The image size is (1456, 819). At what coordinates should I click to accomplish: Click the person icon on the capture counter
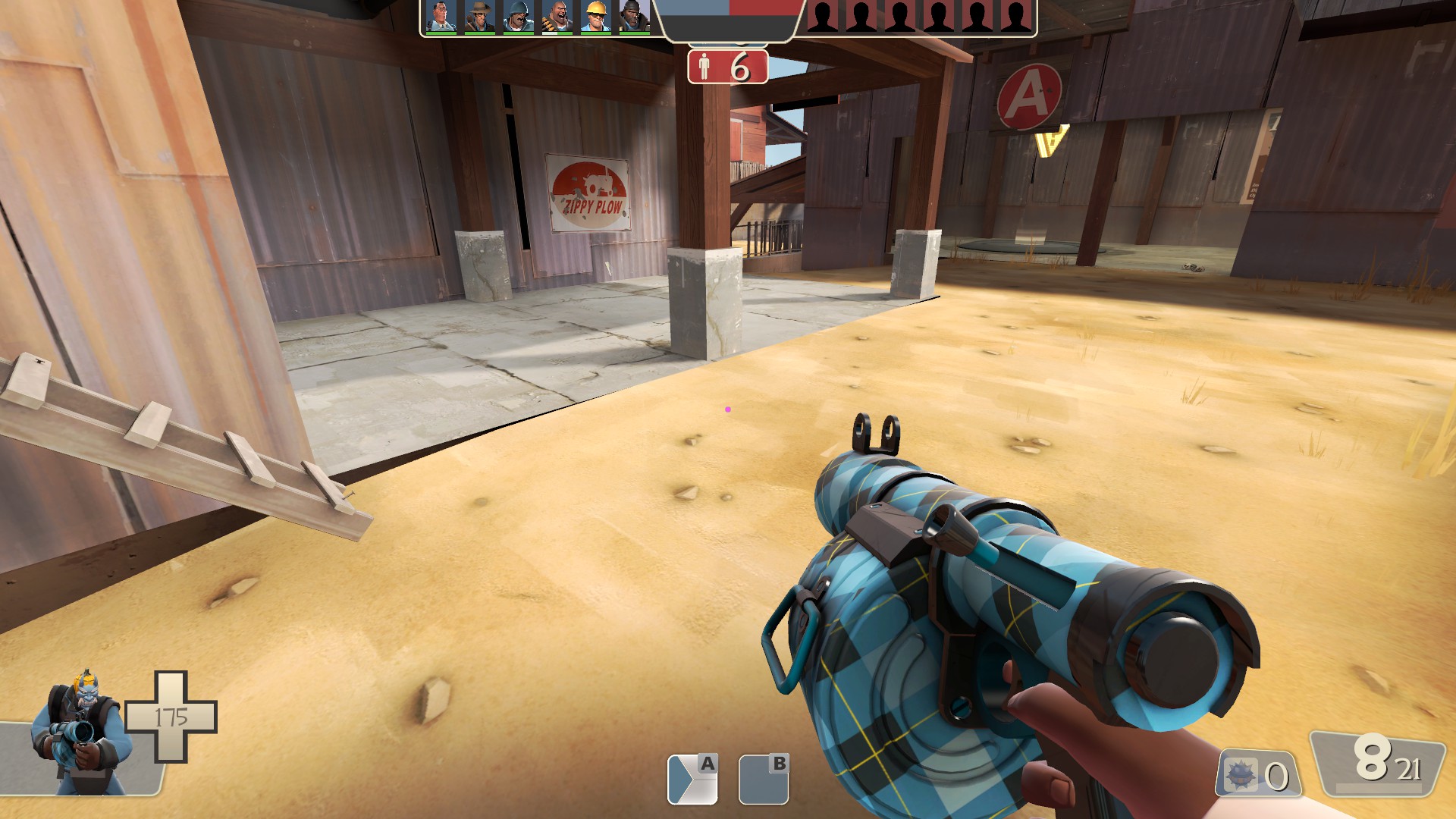705,67
